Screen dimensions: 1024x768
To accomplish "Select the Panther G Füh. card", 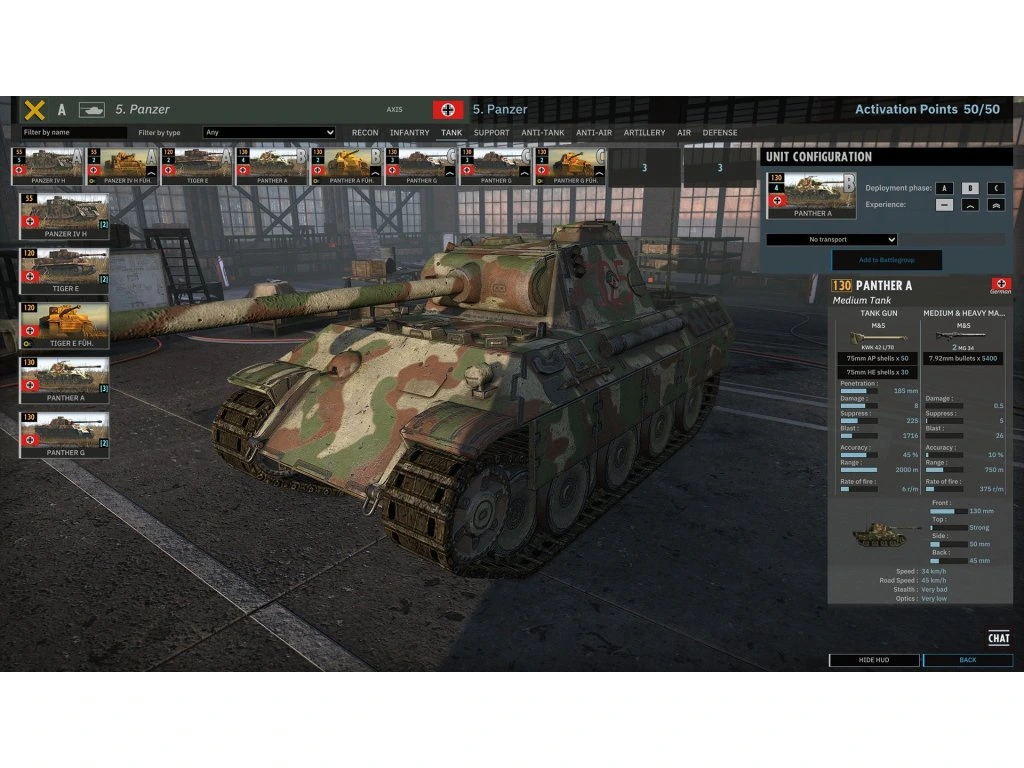I will coord(570,166).
